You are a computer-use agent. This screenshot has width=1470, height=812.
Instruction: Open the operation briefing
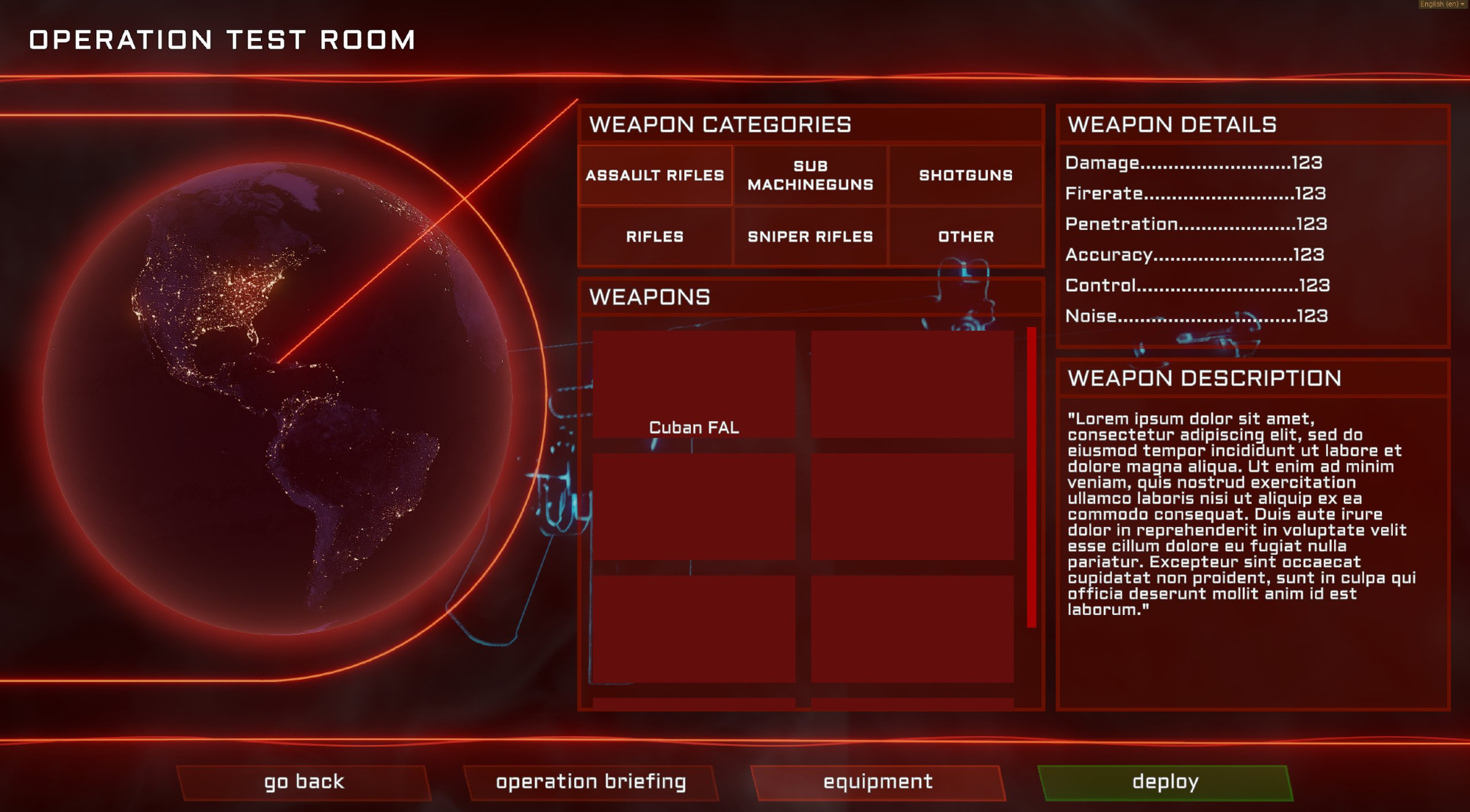[x=591, y=782]
